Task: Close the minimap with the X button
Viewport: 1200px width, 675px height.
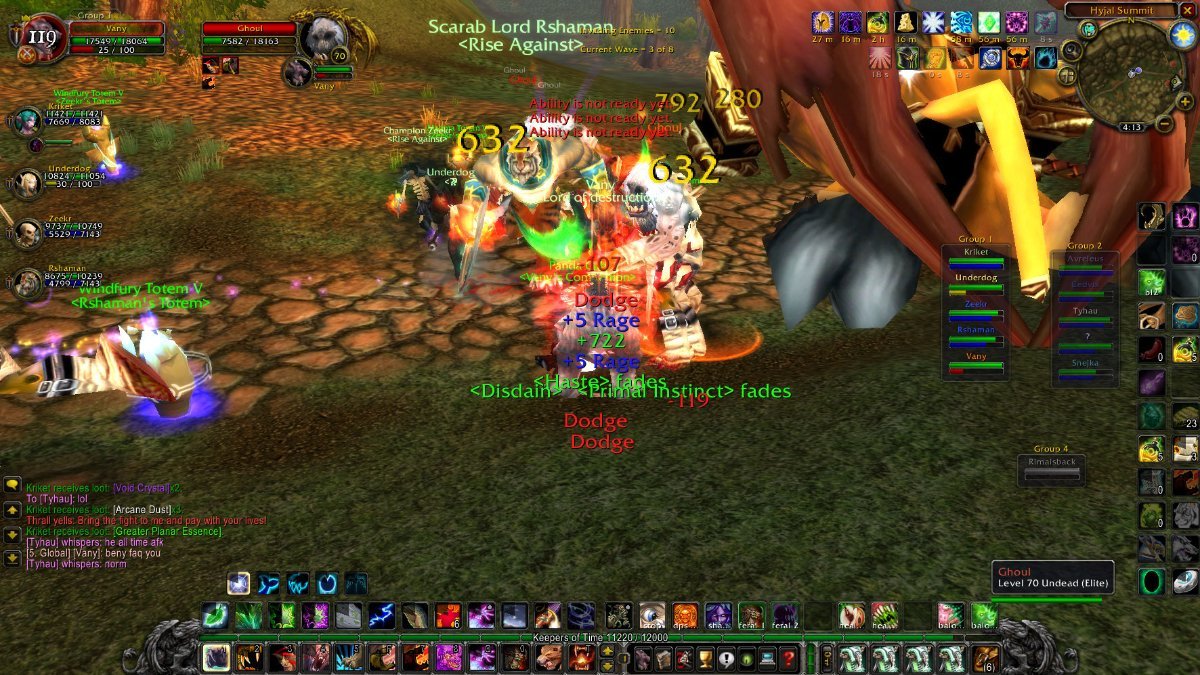Action: click(1188, 10)
